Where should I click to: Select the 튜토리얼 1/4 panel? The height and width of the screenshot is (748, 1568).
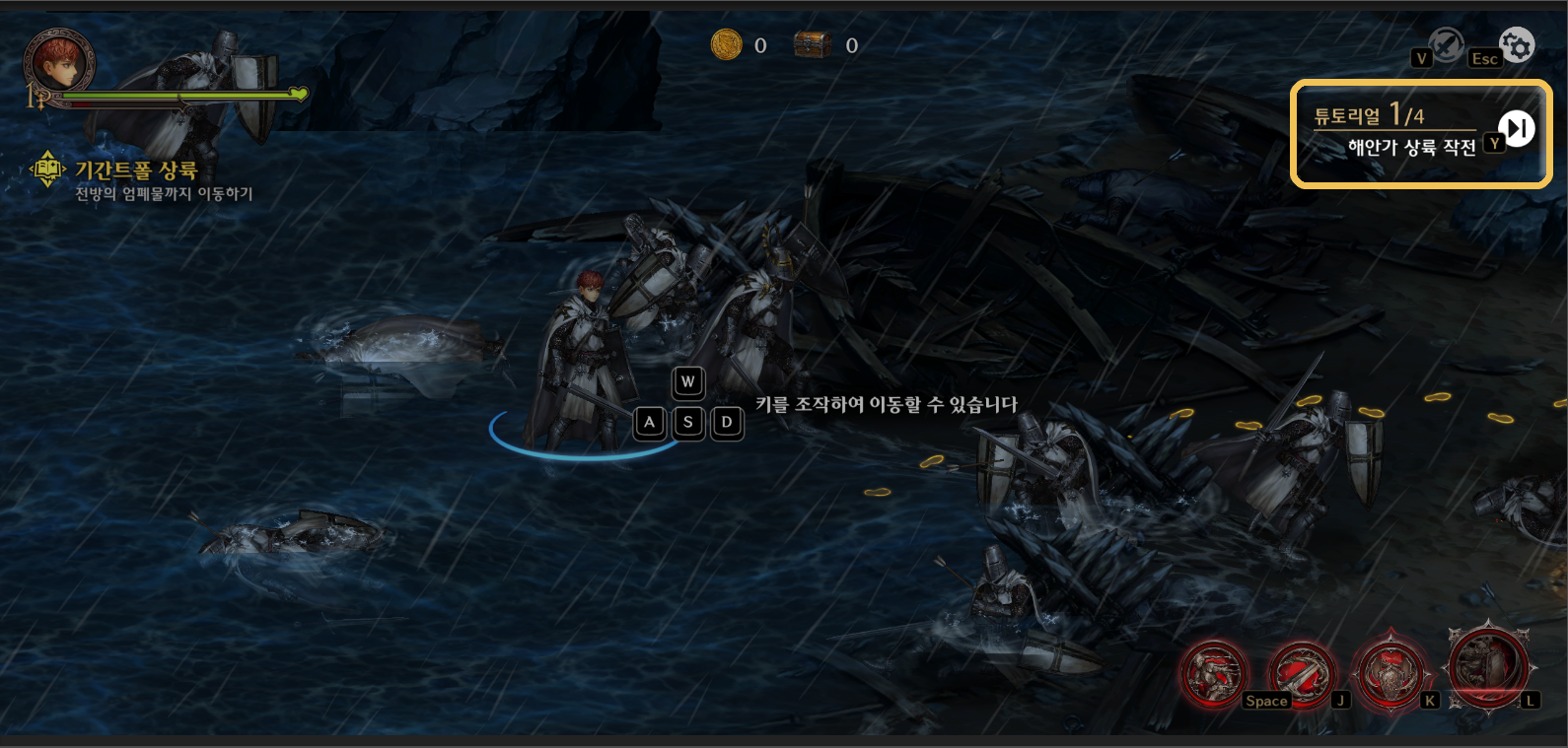coord(1395,132)
